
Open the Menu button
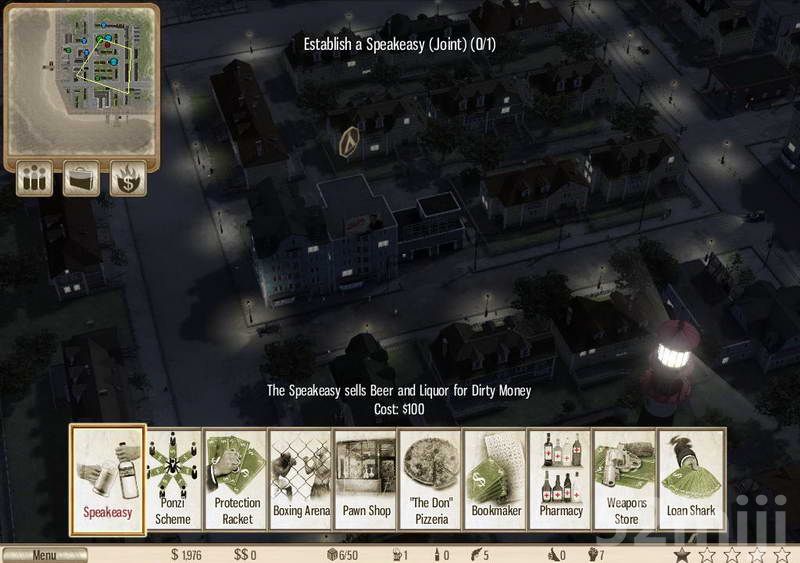(45, 555)
